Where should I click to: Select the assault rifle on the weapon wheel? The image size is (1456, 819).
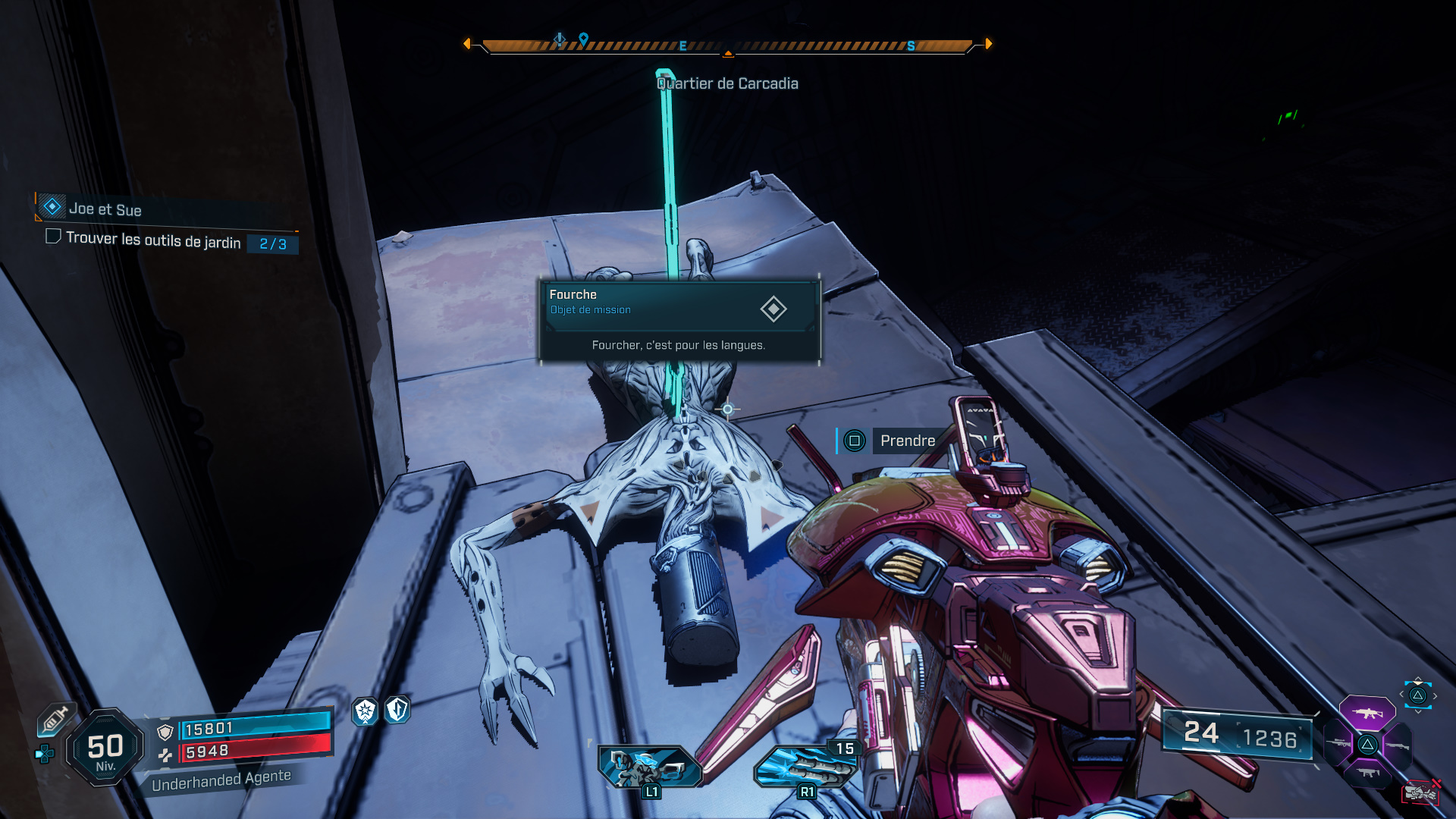tap(1369, 714)
